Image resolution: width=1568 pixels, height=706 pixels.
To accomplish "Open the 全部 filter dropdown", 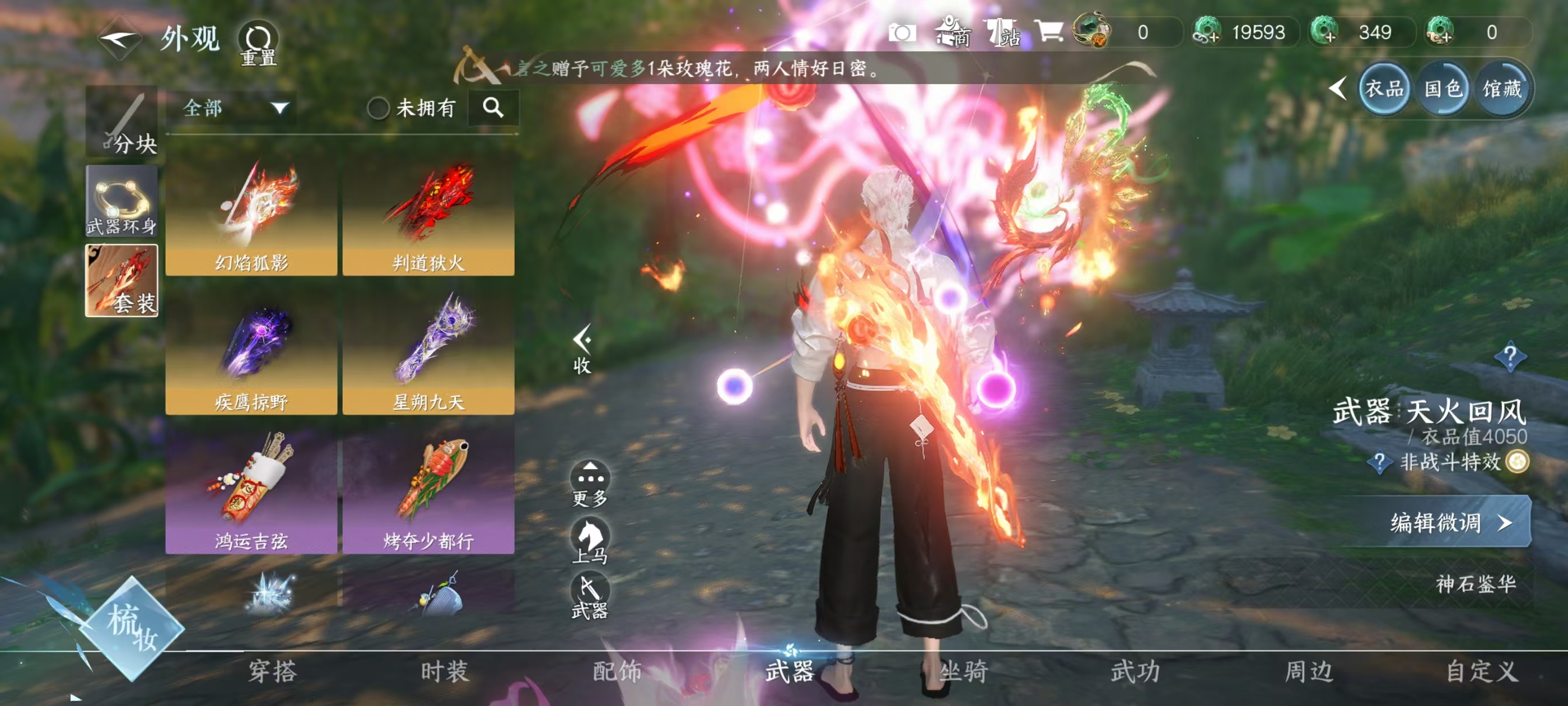I will pos(235,109).
